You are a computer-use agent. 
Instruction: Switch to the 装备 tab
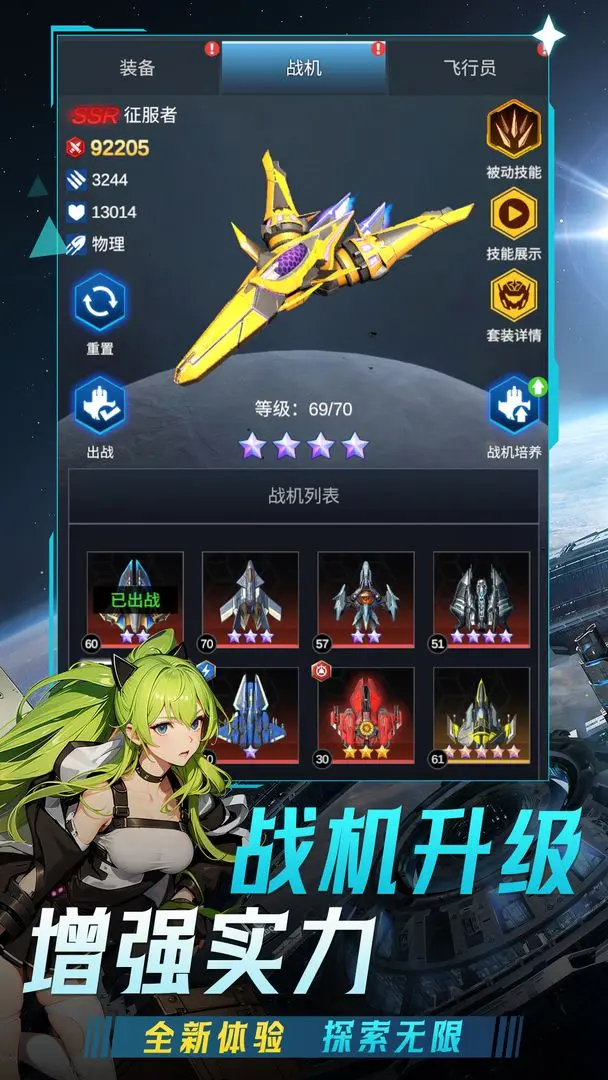[x=137, y=68]
